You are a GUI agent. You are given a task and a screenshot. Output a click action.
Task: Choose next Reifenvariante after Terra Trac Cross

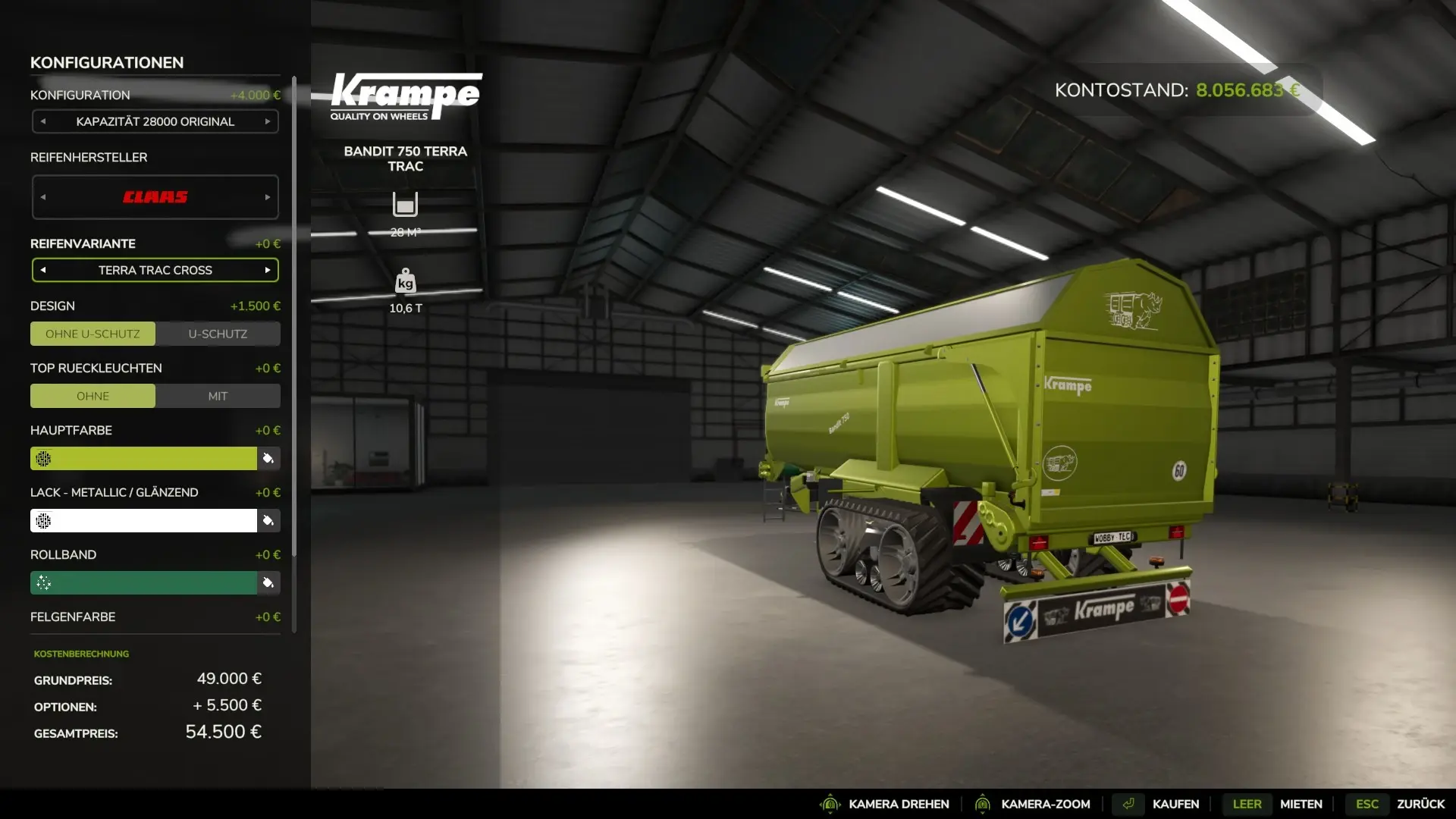268,270
